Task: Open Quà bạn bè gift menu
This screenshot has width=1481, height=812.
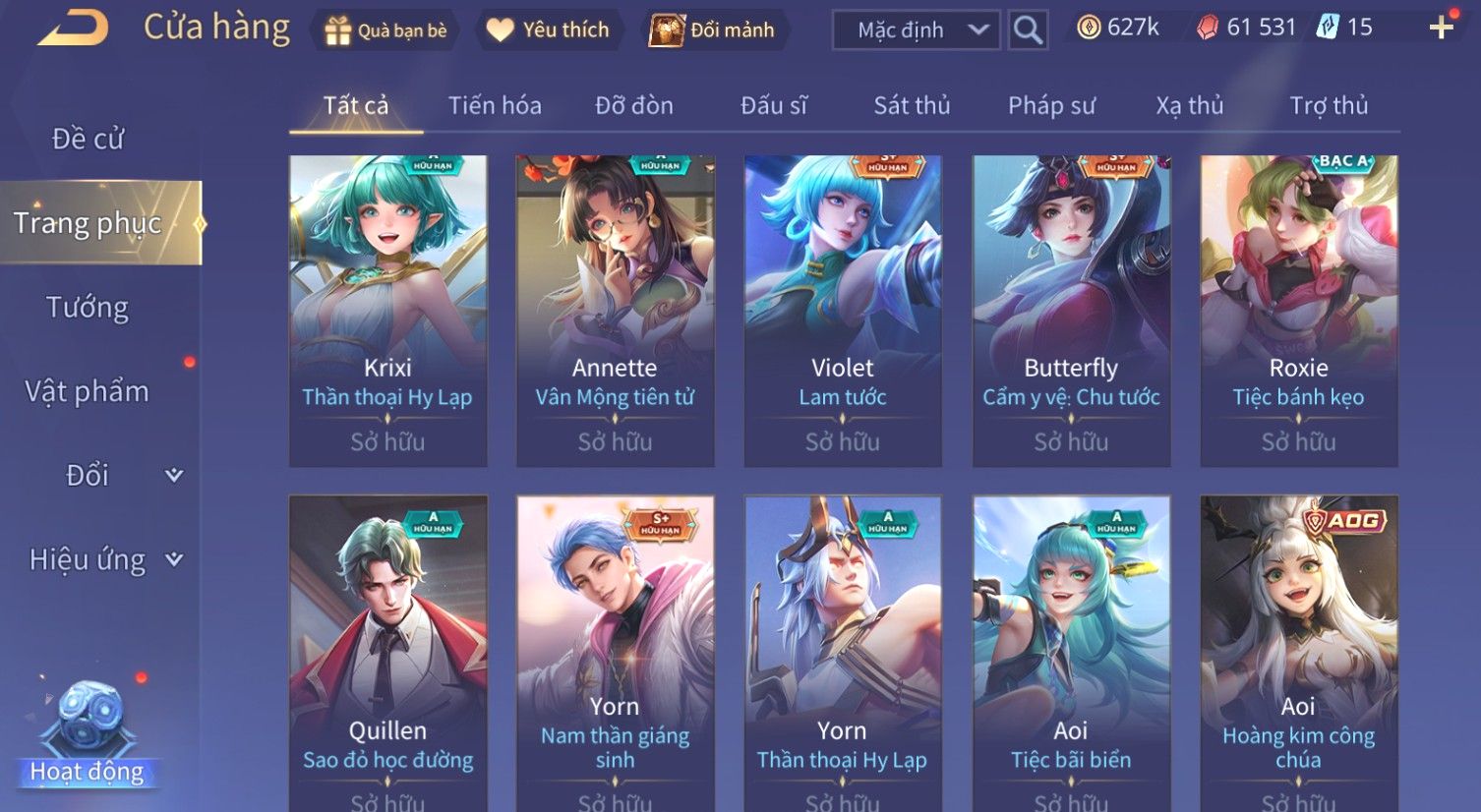Action: click(386, 30)
